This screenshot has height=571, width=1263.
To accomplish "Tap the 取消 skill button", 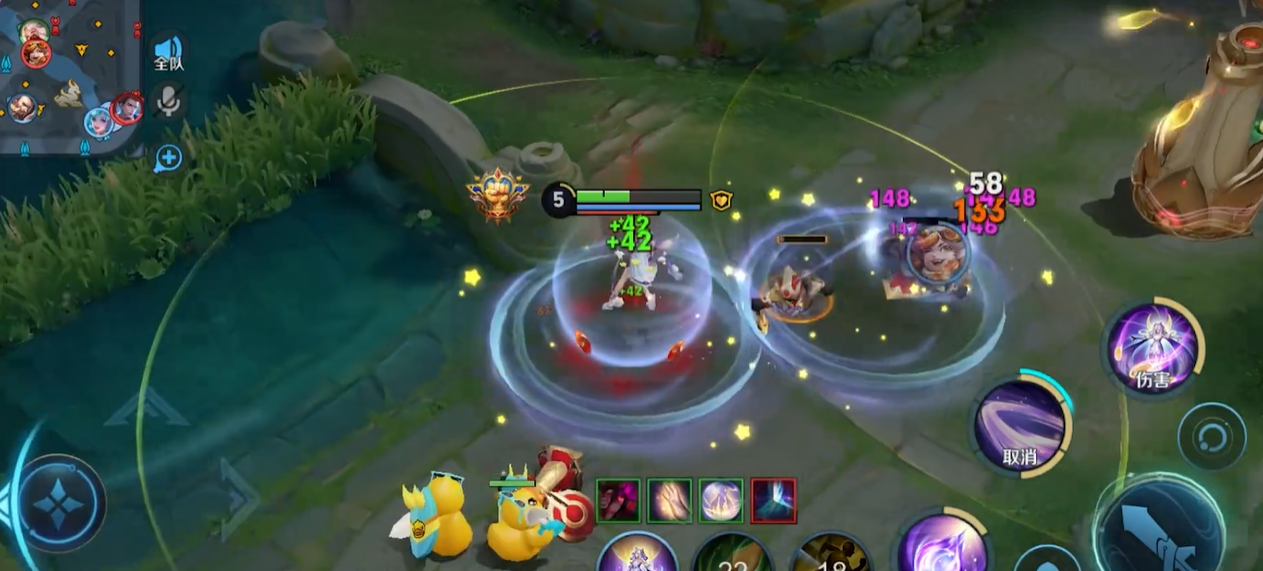I will tap(1019, 426).
